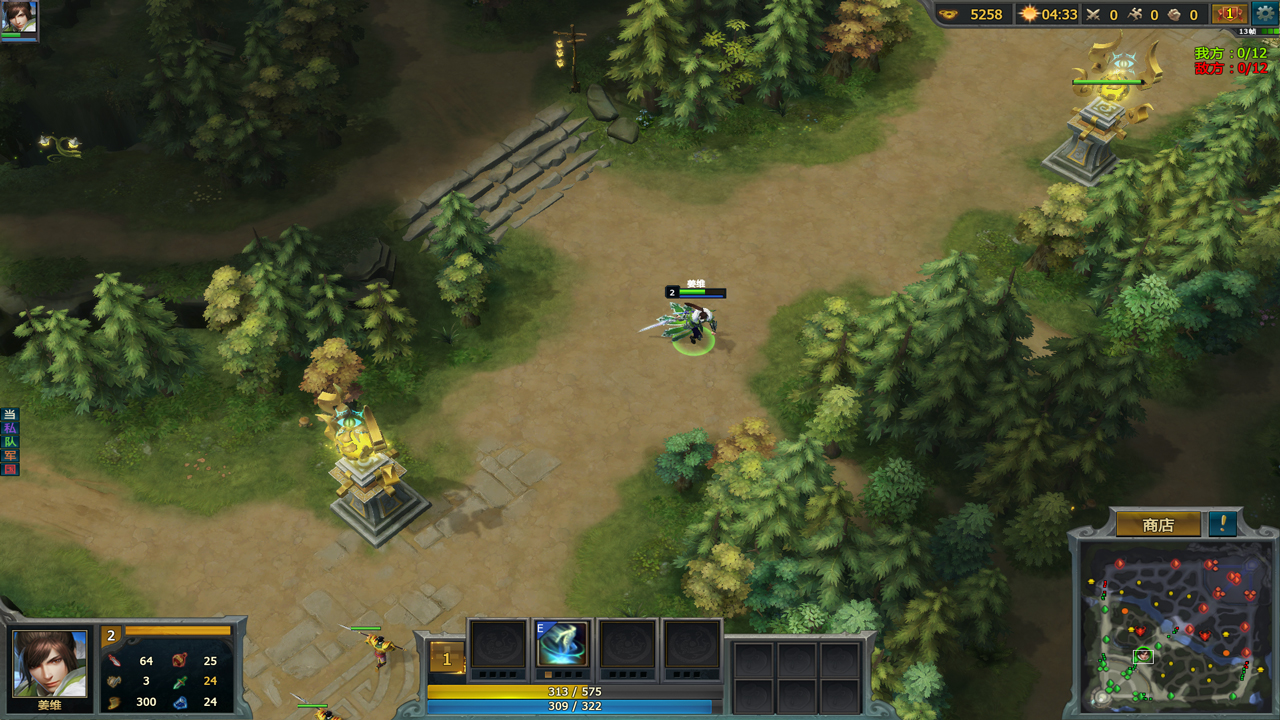The width and height of the screenshot is (1280, 720).
Task: Select the 军 chat channel tab
Action: (10, 456)
